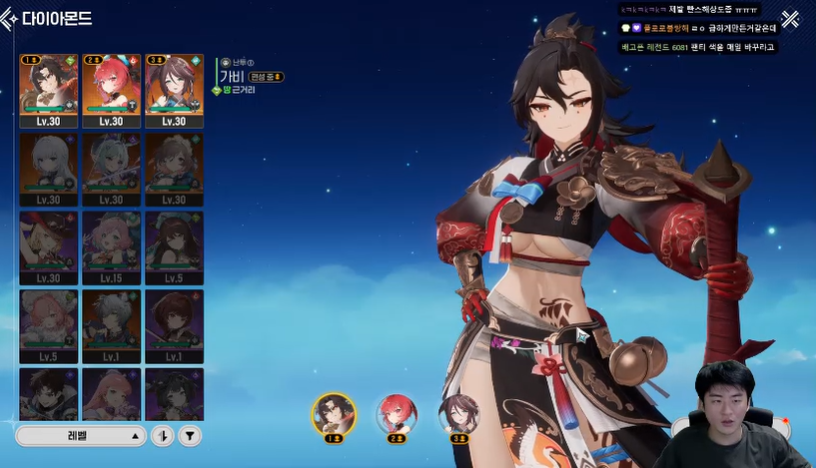Open the 레벨 sort dropdown
Image resolution: width=816 pixels, height=468 pixels.
click(x=82, y=436)
